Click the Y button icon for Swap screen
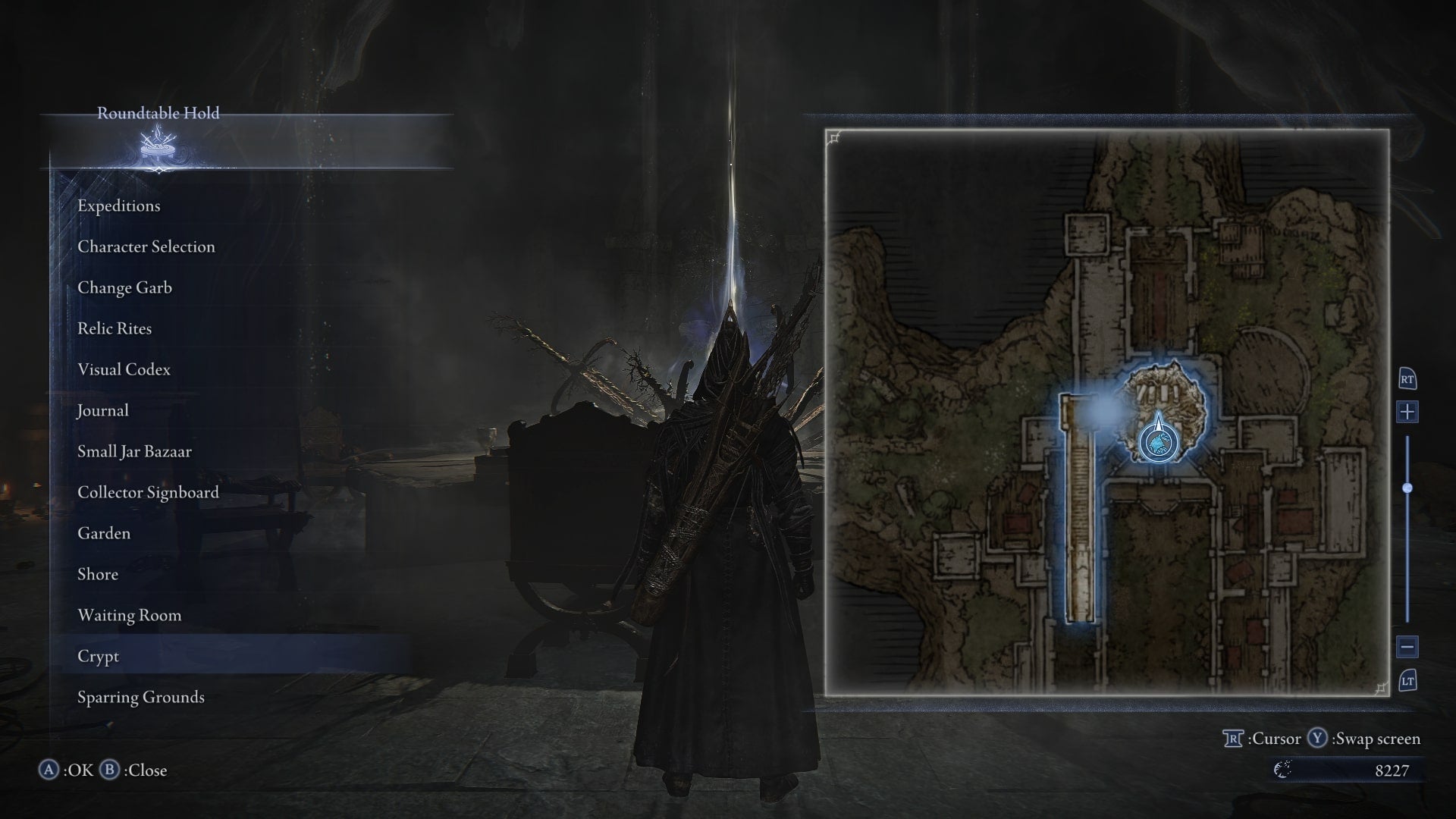1456x819 pixels. [x=1316, y=738]
